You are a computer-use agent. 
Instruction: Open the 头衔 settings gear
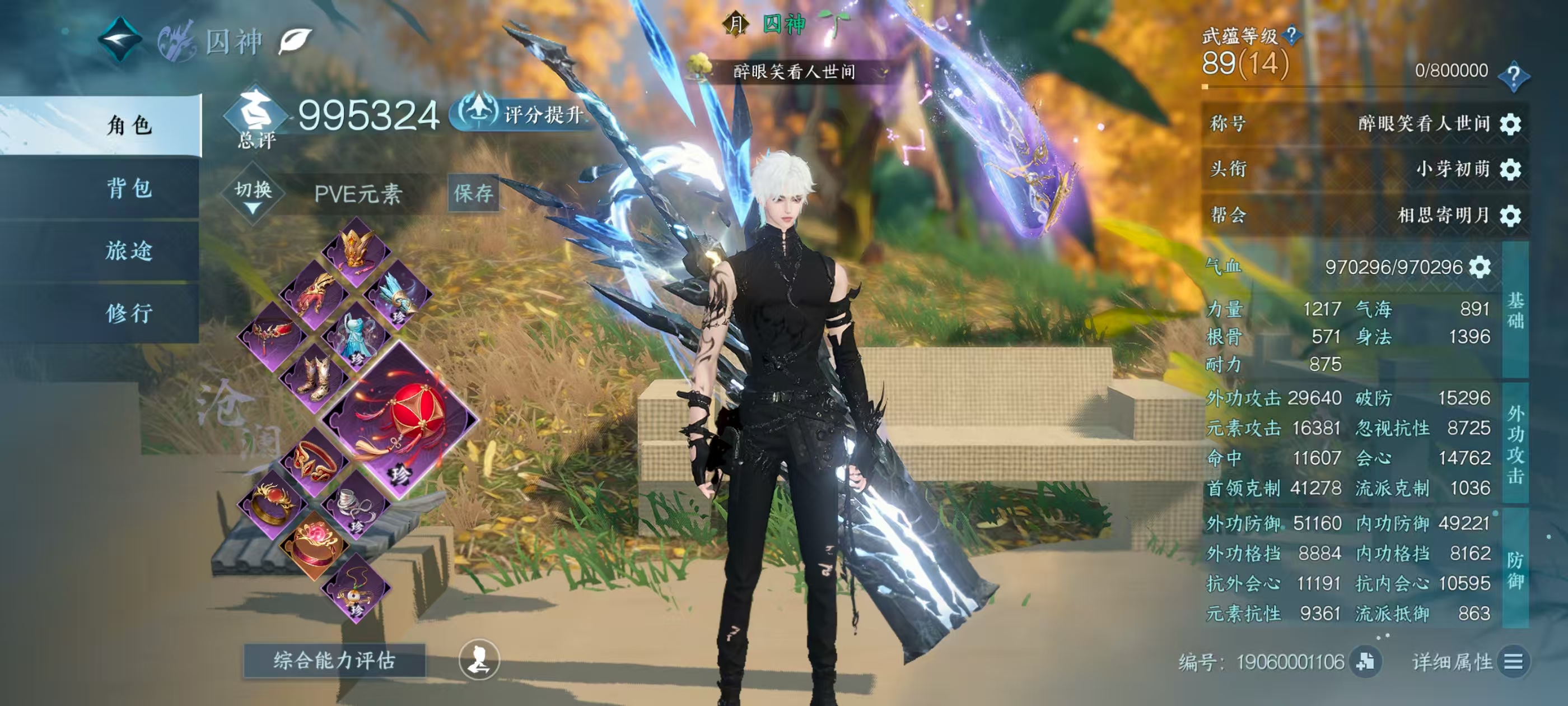click(1510, 169)
